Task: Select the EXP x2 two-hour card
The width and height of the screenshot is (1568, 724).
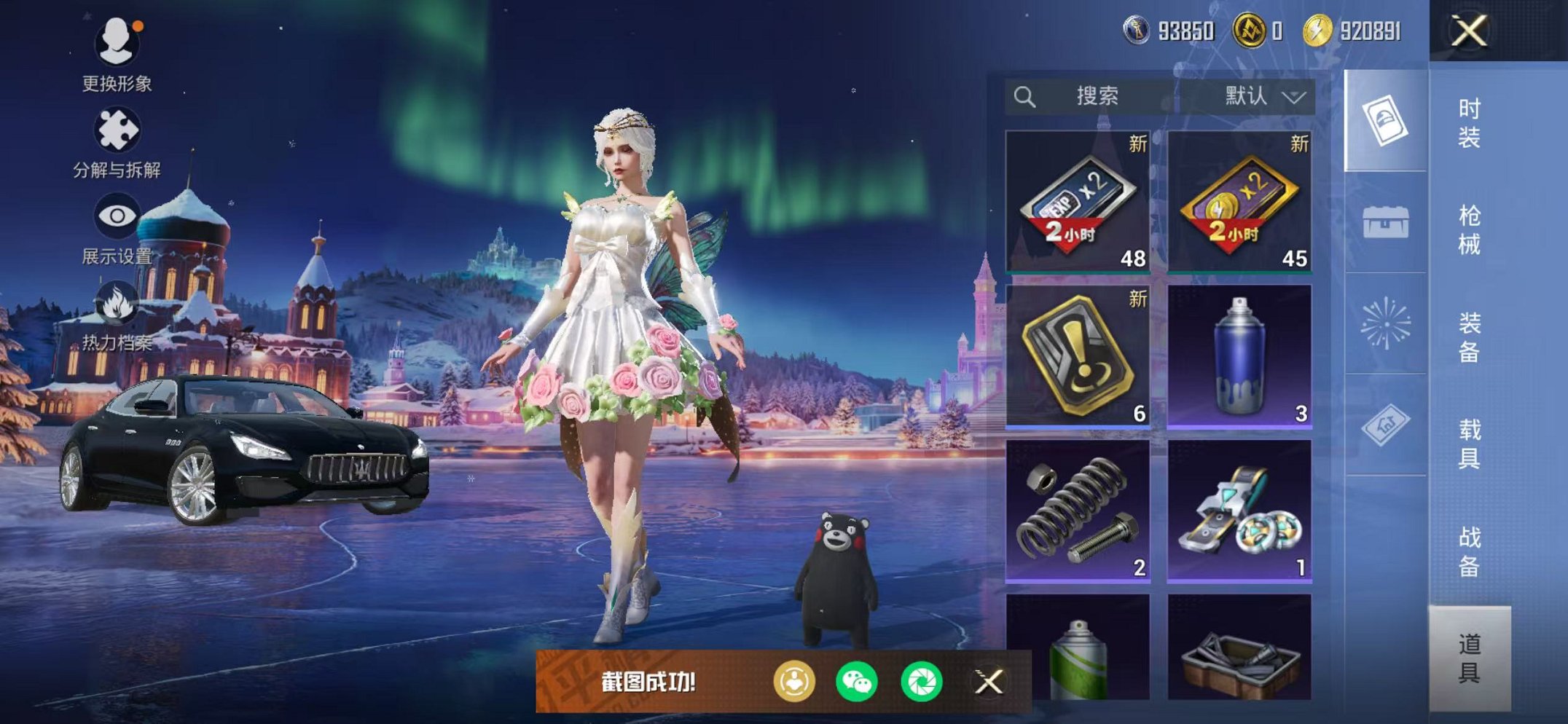Action: click(x=1078, y=202)
